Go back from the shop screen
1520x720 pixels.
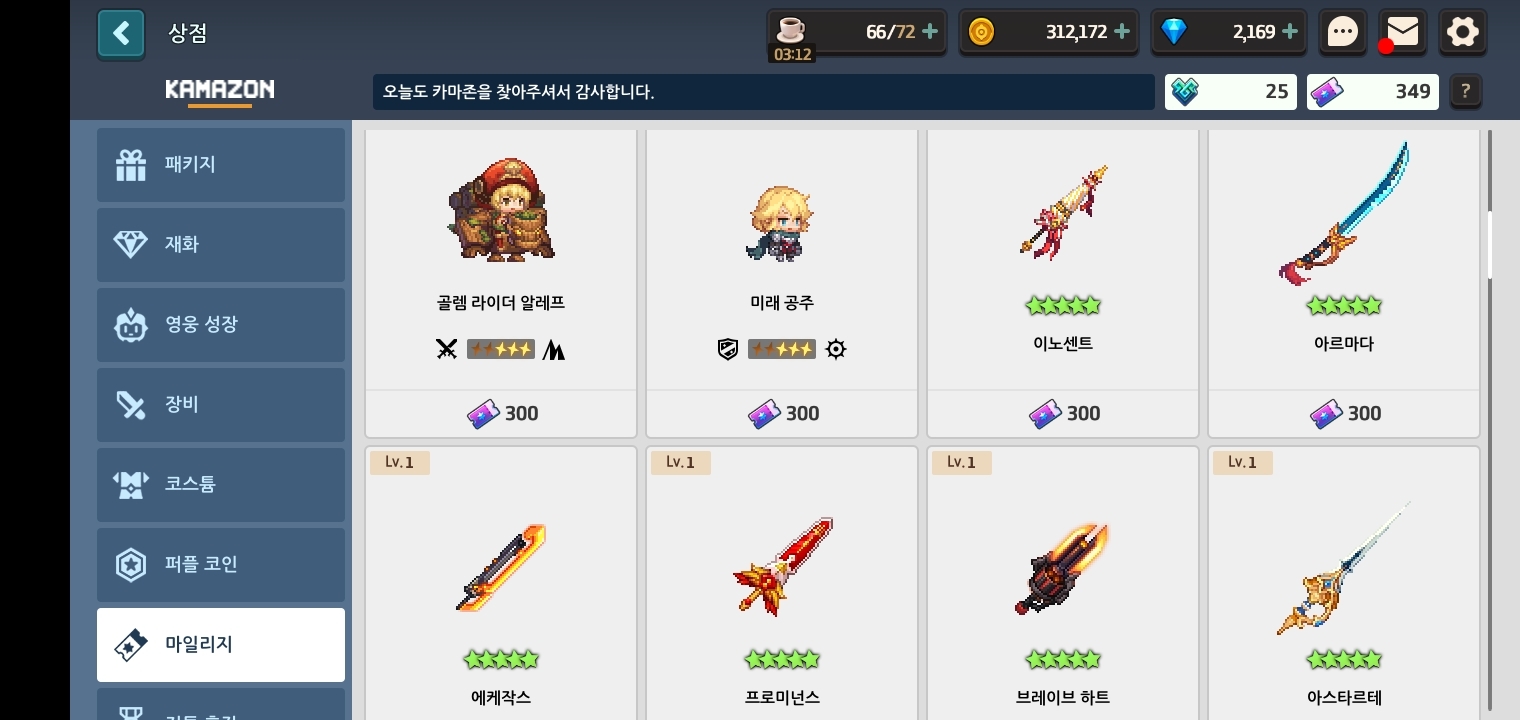[x=121, y=34]
